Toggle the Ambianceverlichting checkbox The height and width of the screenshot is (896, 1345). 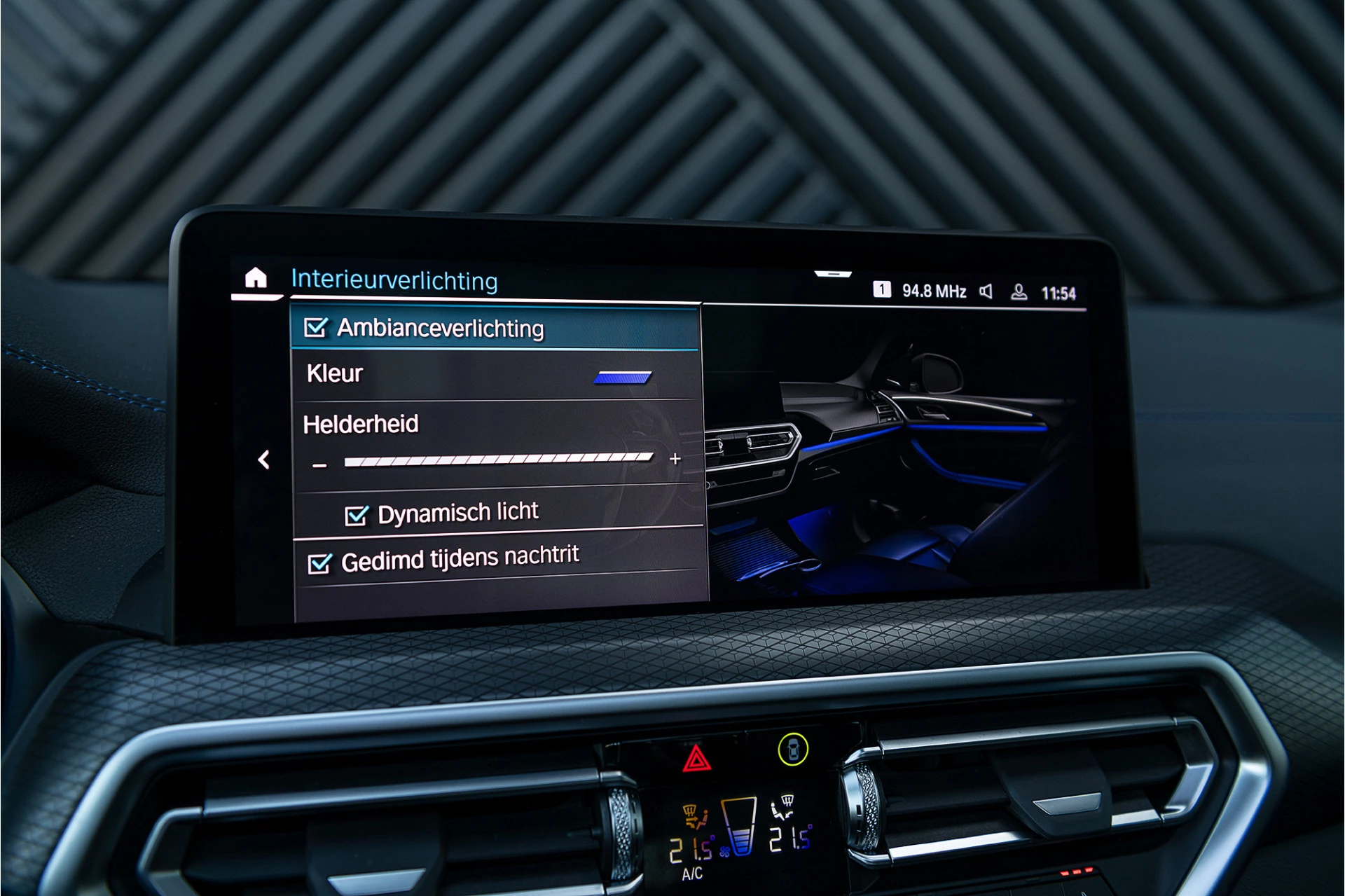[x=317, y=326]
